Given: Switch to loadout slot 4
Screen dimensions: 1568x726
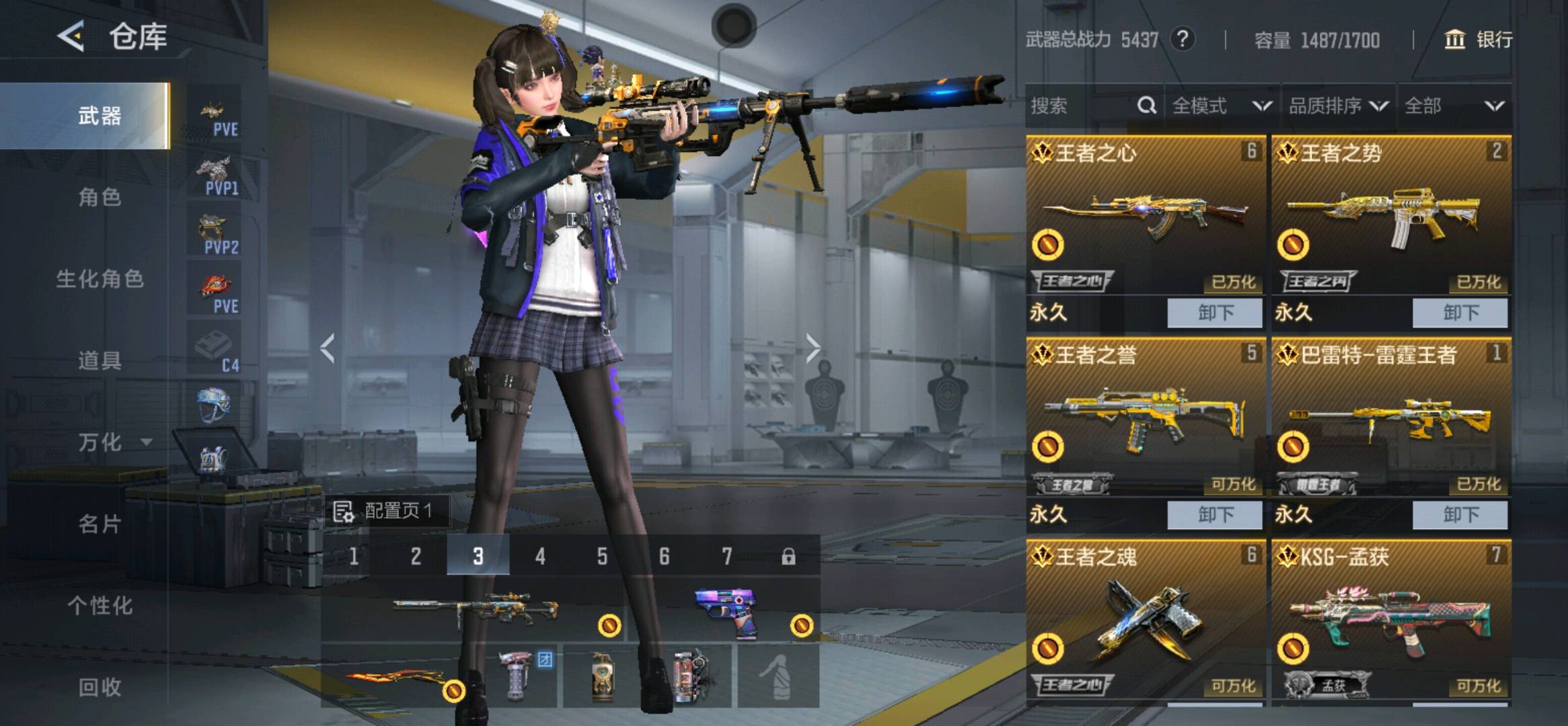Looking at the screenshot, I should 540,556.
